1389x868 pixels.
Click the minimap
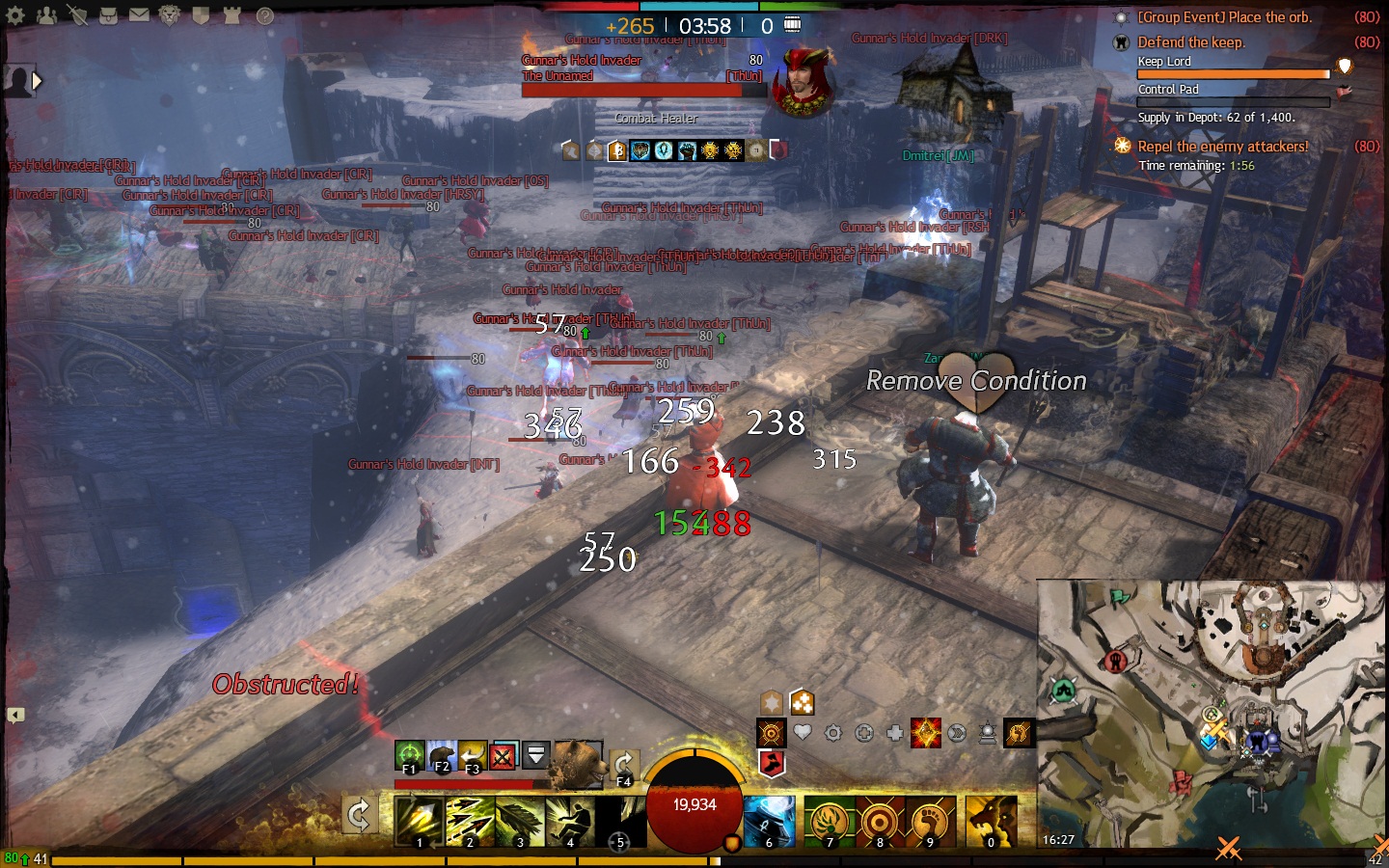point(1212,714)
